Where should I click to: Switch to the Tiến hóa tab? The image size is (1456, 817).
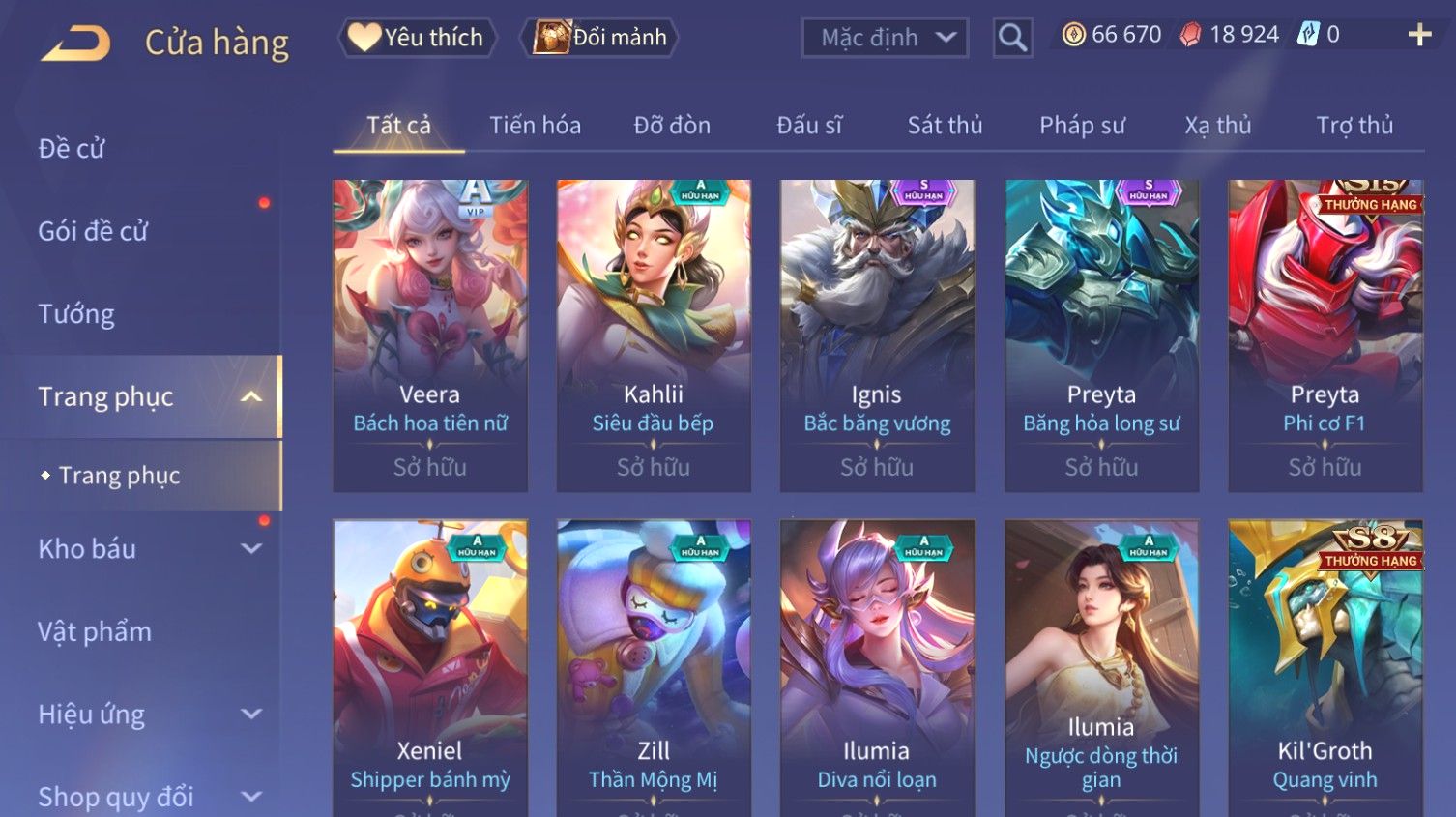click(x=535, y=126)
